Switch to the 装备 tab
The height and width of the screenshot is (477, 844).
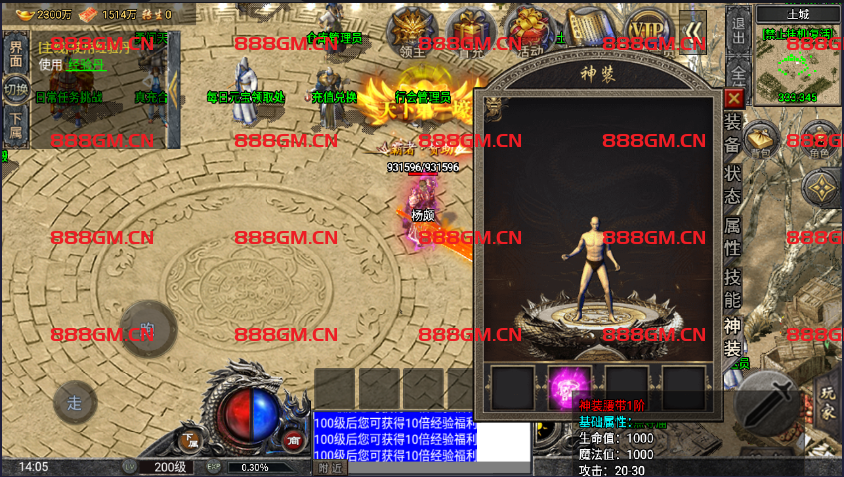coord(733,134)
